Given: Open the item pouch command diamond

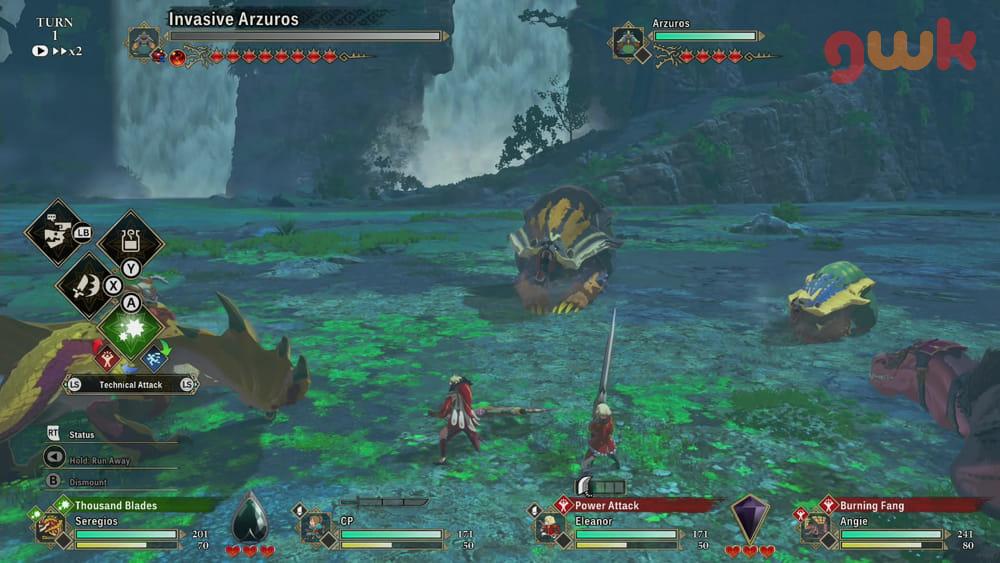Looking at the screenshot, I should 131,241.
